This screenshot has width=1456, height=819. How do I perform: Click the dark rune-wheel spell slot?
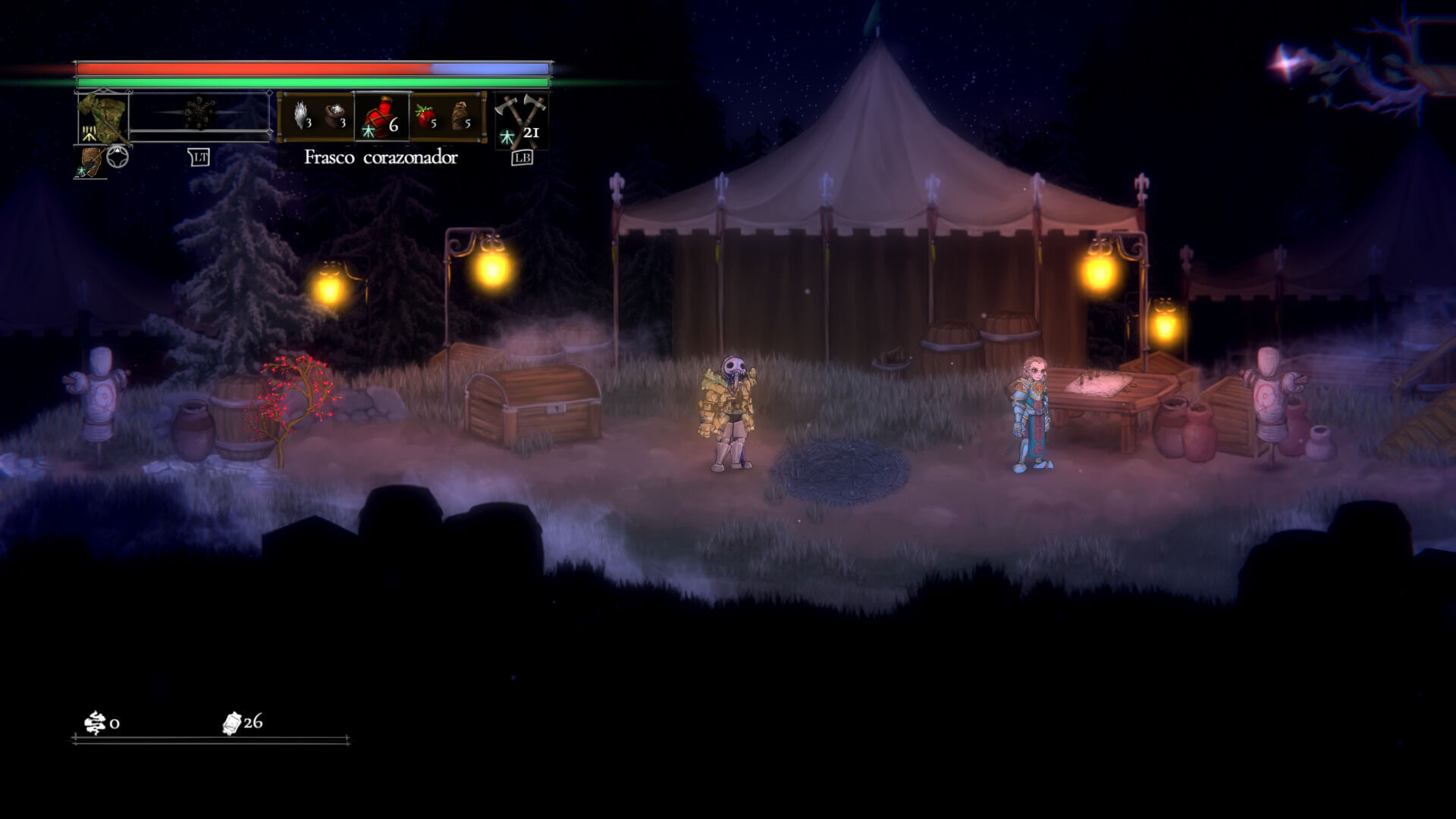199,114
